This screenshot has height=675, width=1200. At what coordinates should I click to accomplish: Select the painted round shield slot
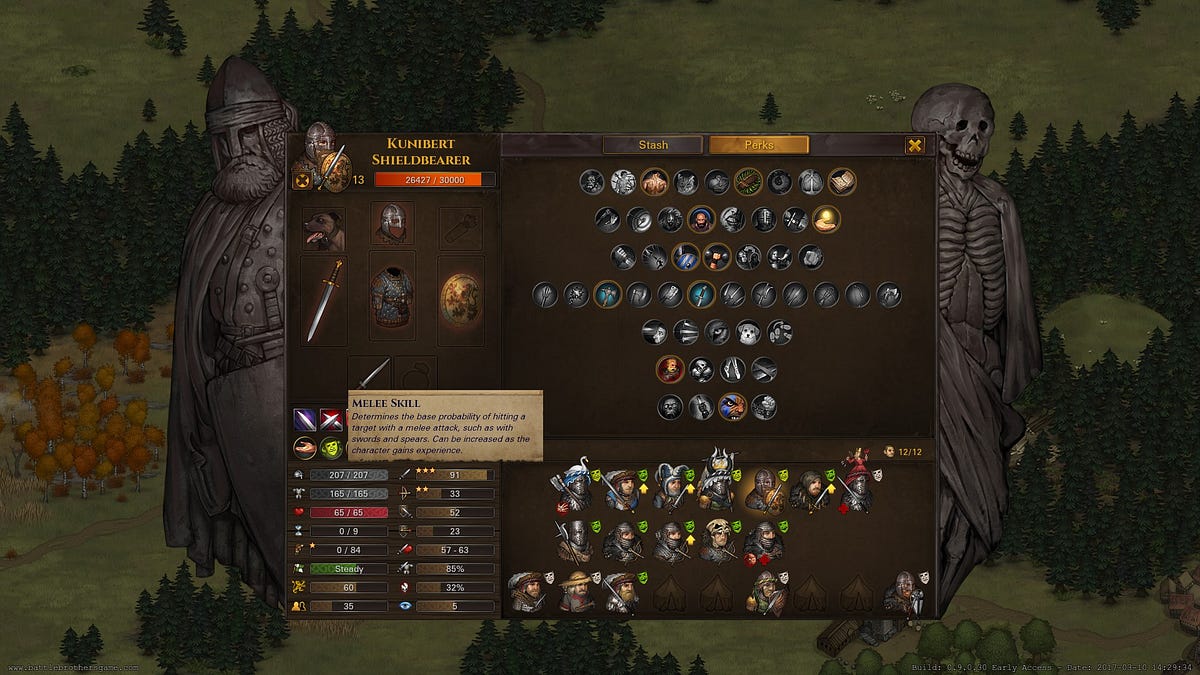461,300
